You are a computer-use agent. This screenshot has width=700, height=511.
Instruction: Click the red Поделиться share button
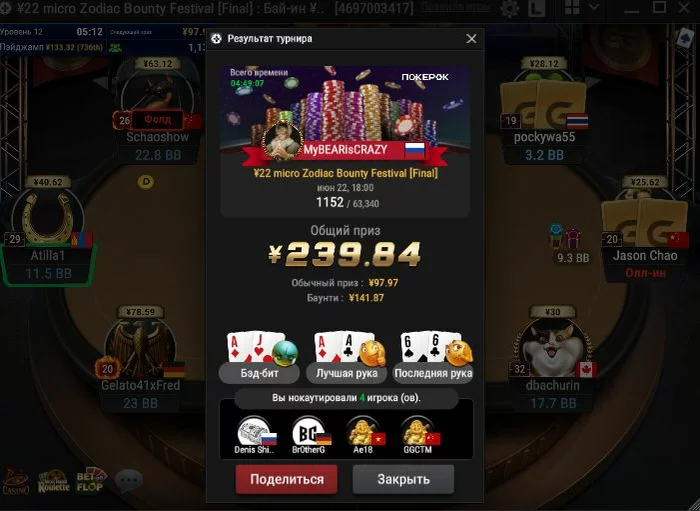(286, 479)
